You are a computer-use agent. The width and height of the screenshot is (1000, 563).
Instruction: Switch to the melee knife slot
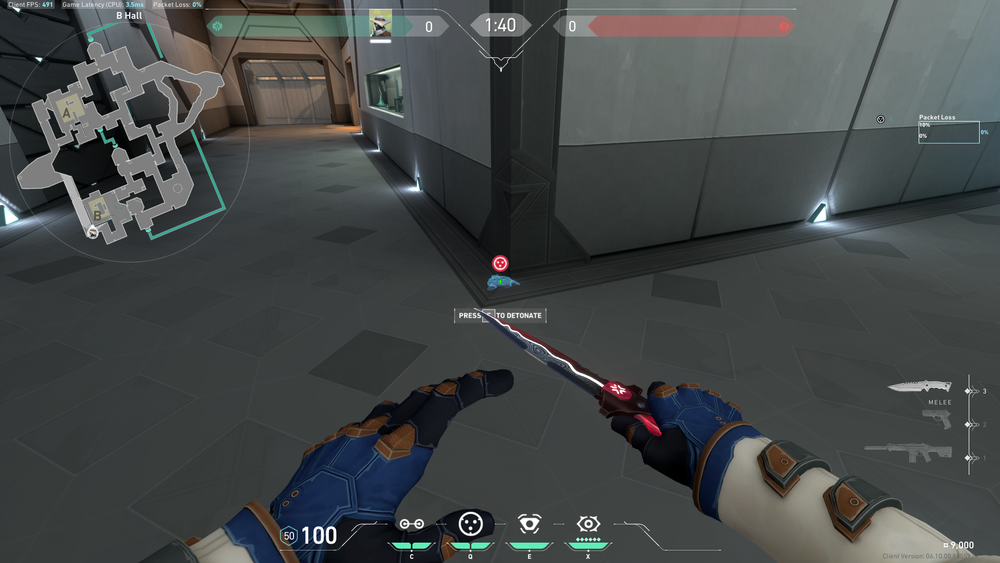(x=920, y=386)
